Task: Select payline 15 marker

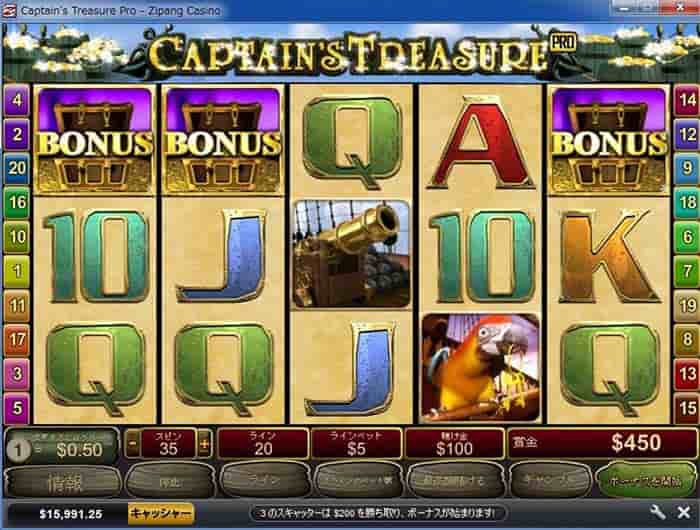Action: click(685, 408)
